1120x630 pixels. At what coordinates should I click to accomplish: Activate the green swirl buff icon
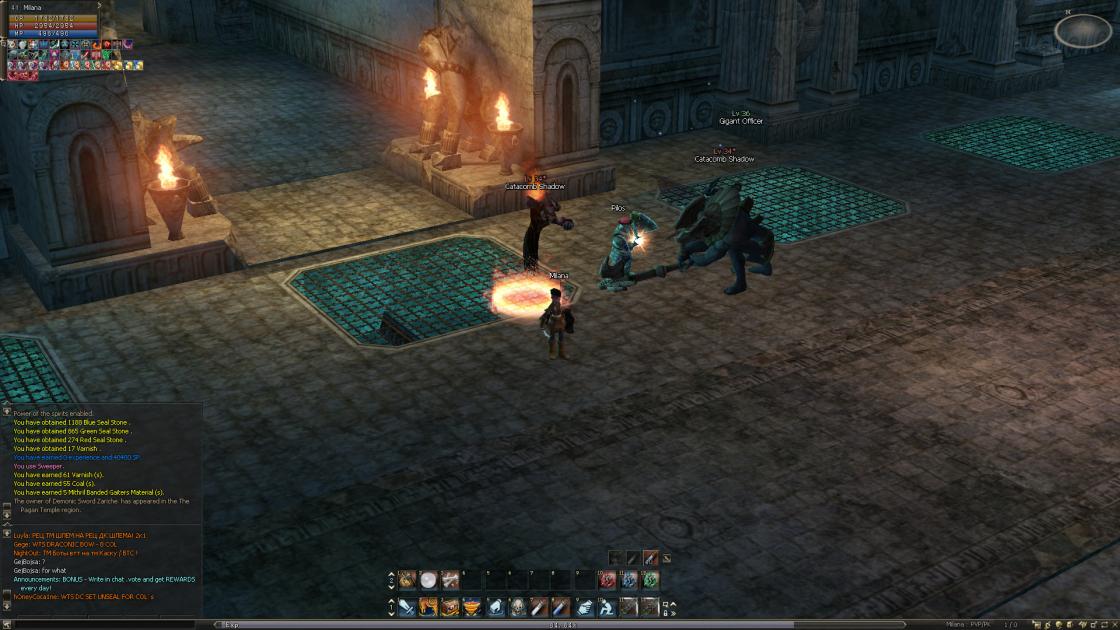point(650,579)
